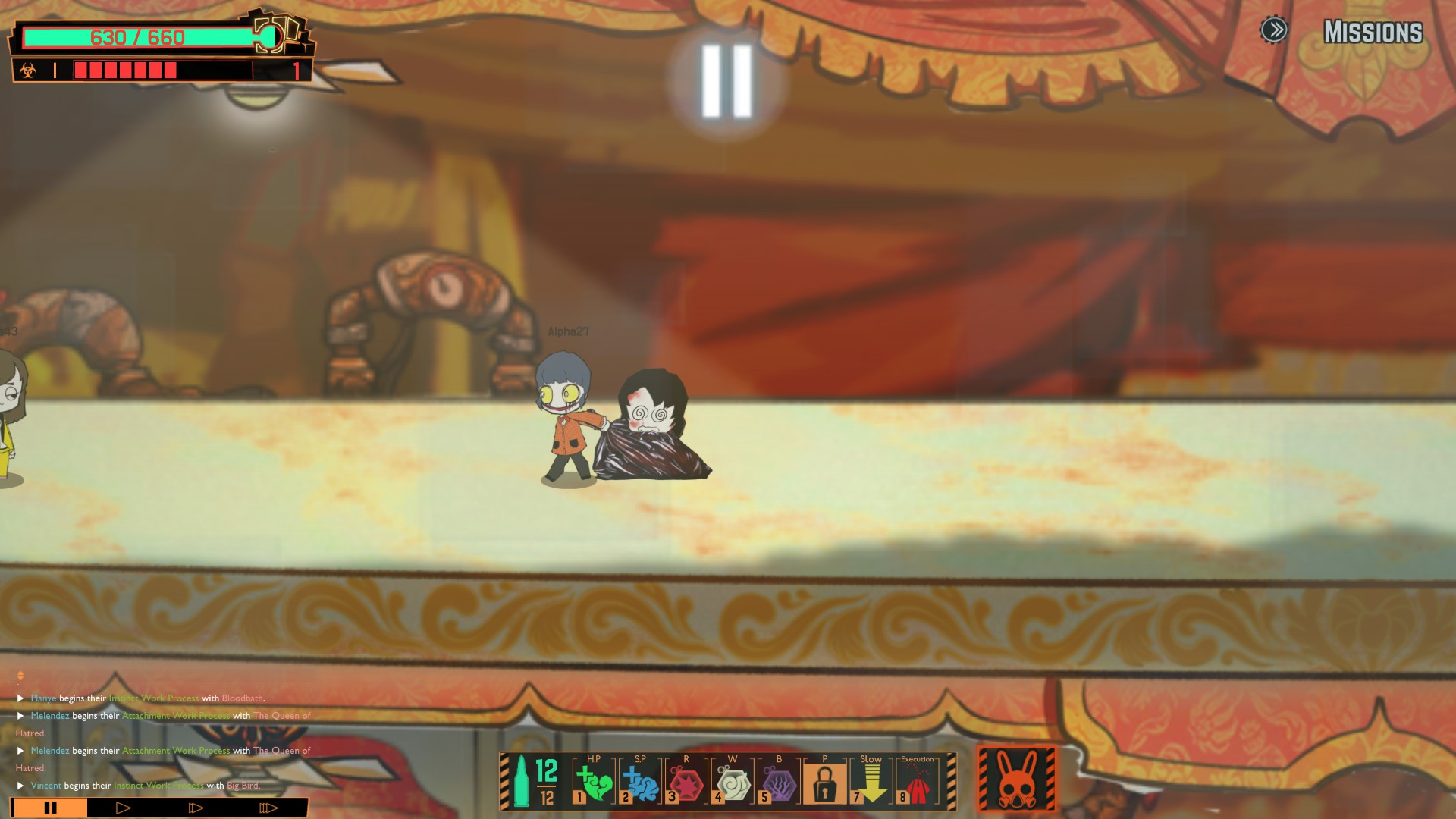The image size is (1456, 819).
Task: Select the Execution bullet
Action: (917, 782)
